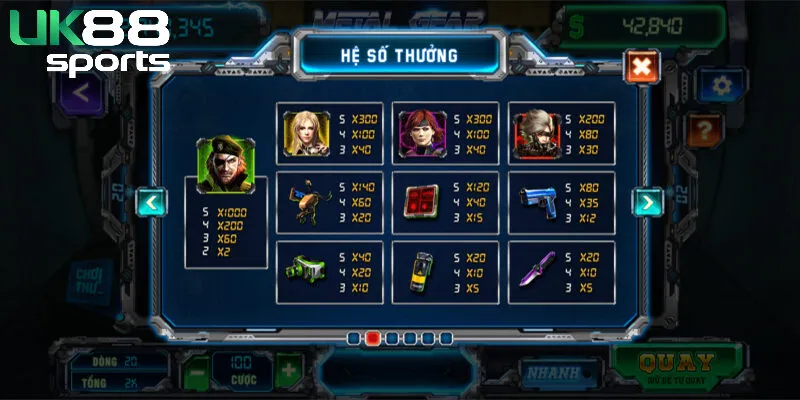Screen dimensions: 800x400
Task: Click the UK88 sports logo
Action: [x=90, y=42]
